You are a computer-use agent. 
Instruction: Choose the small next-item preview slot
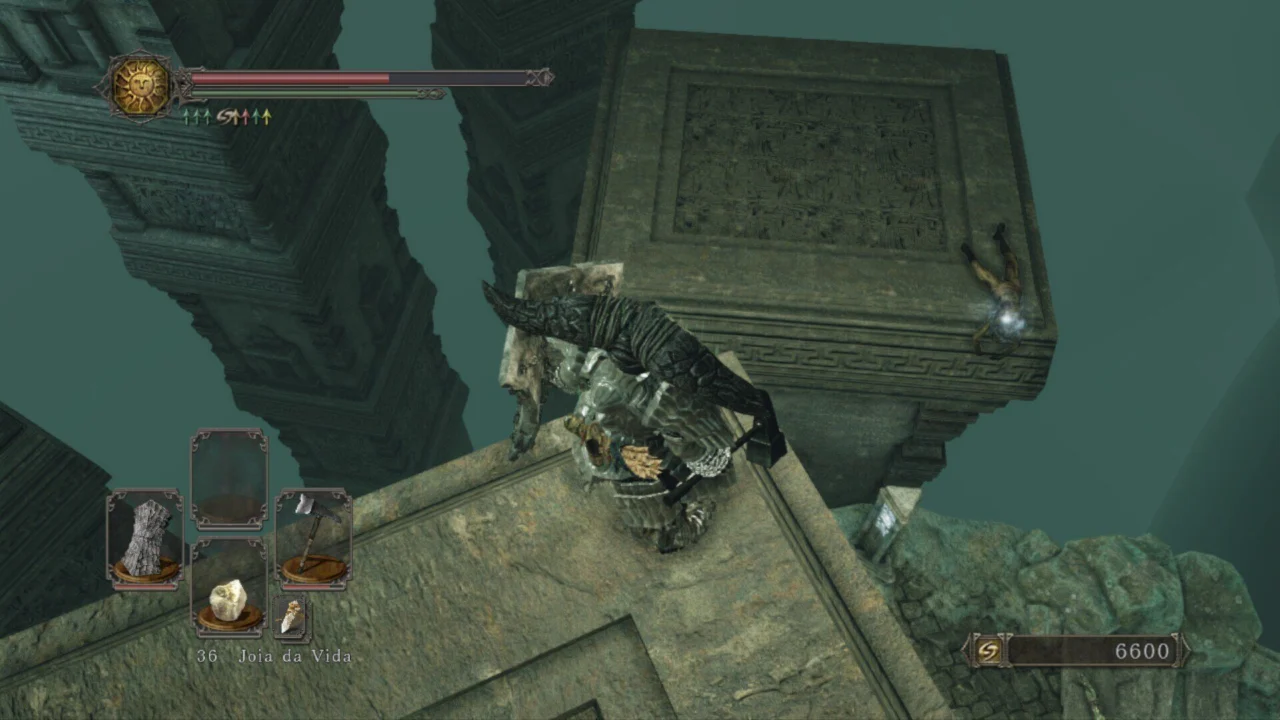[x=291, y=617]
